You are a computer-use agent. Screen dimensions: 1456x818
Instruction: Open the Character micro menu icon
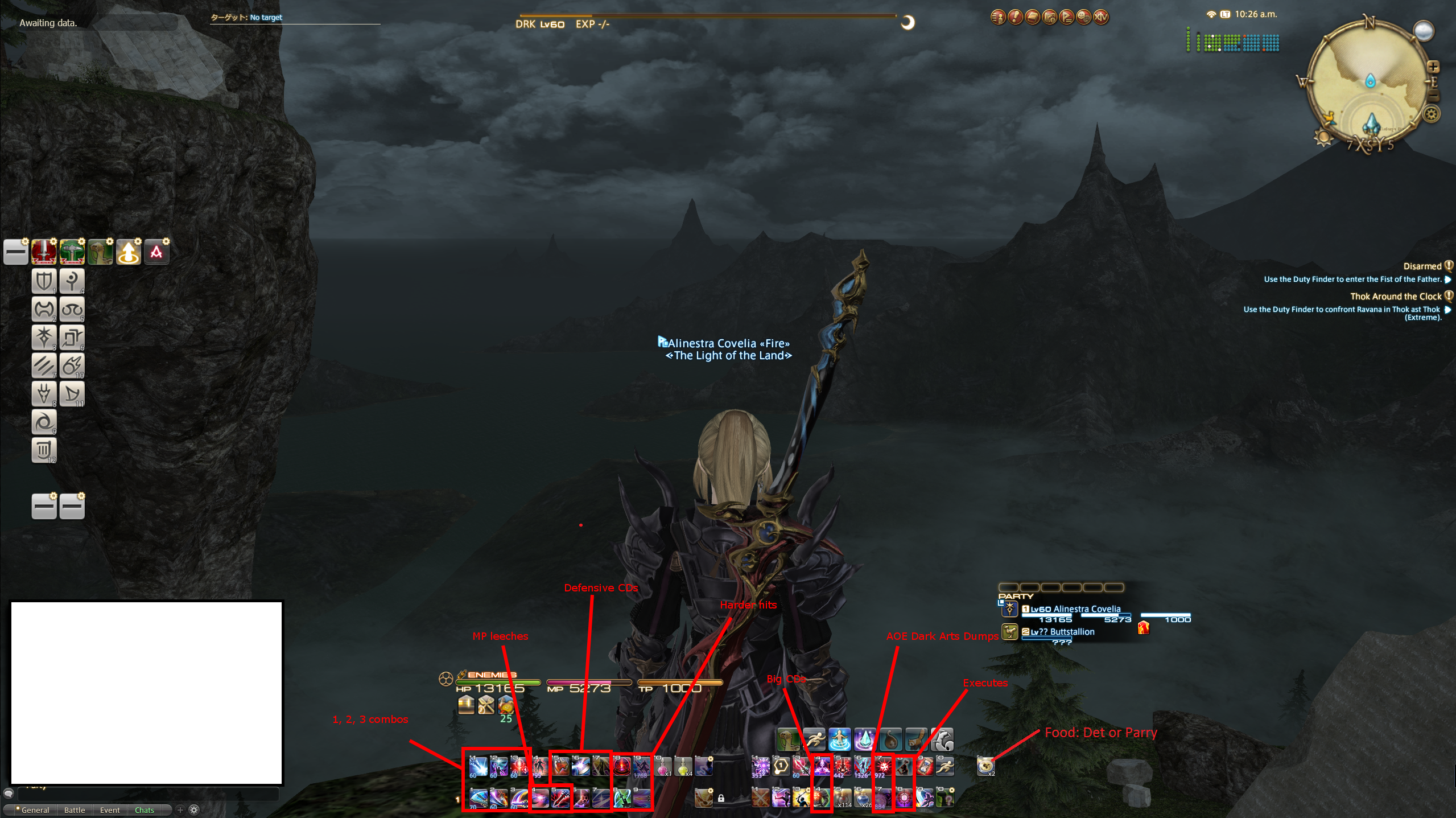pyautogui.click(x=998, y=18)
